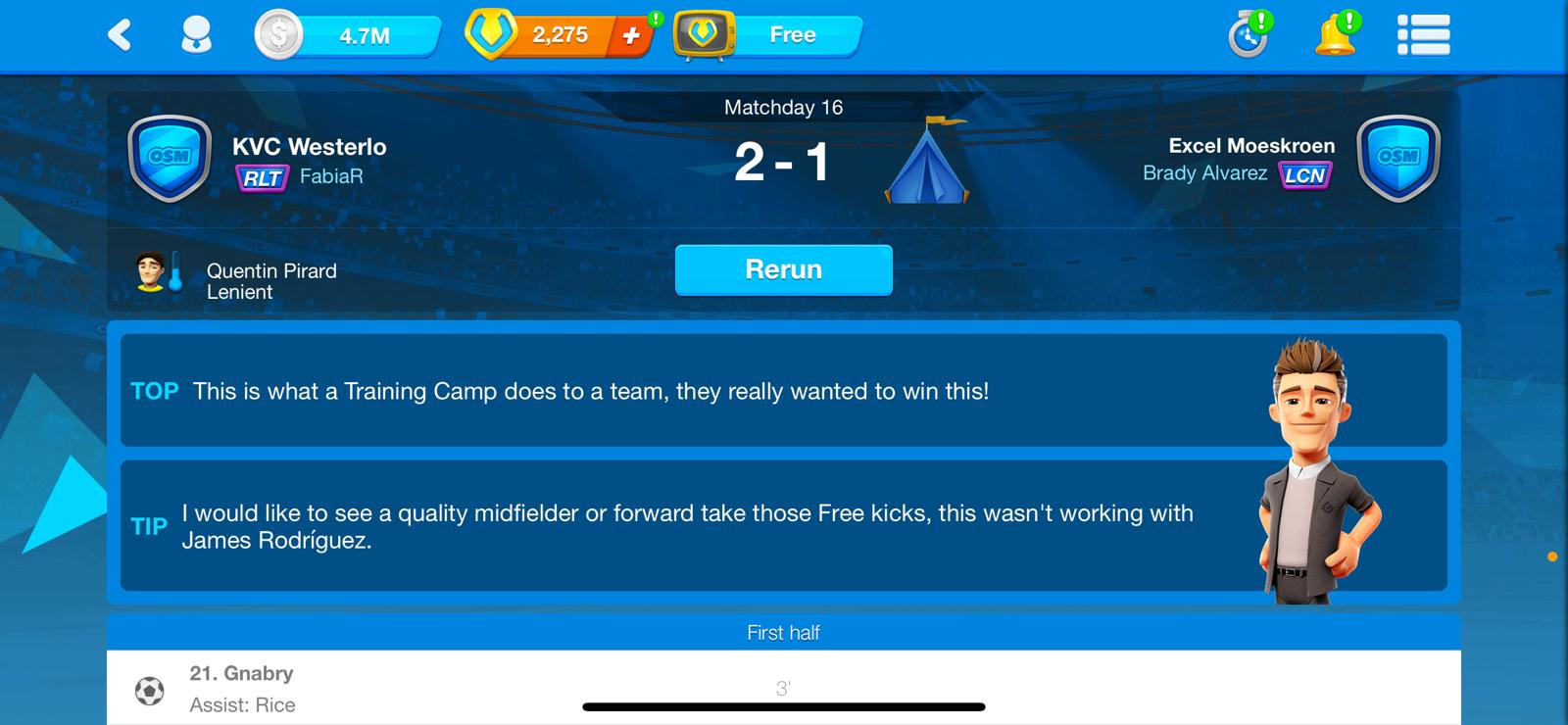The image size is (1568, 725).
Task: Open manager FabiaR's profile
Action: coord(330,176)
